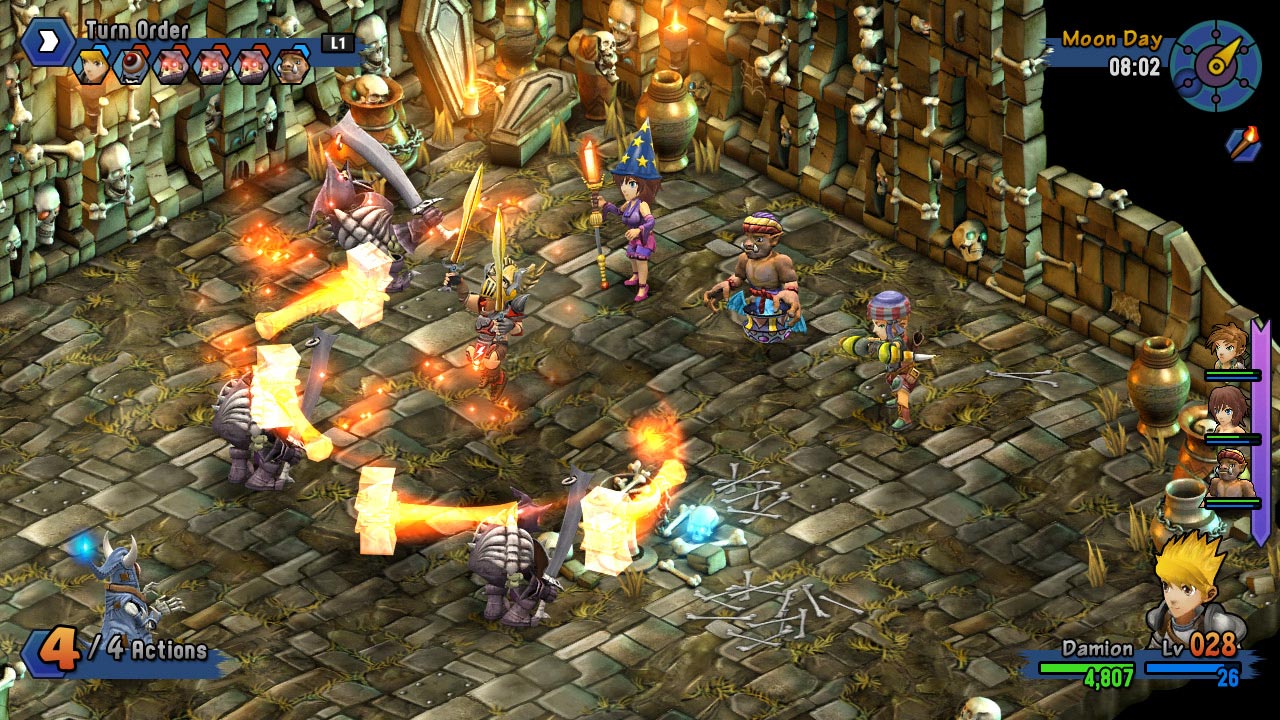Click the first skeleton enemy icon in Turn Order
Viewport: 1280px width, 720px height.
pos(172,66)
